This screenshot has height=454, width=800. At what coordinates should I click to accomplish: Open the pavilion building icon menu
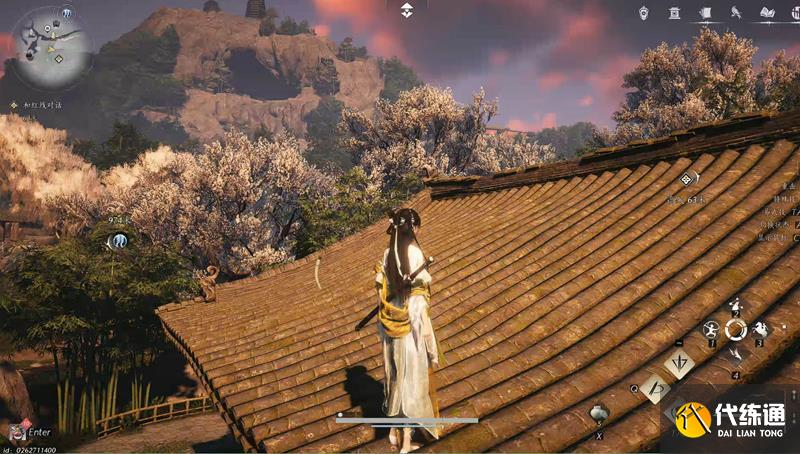(675, 12)
